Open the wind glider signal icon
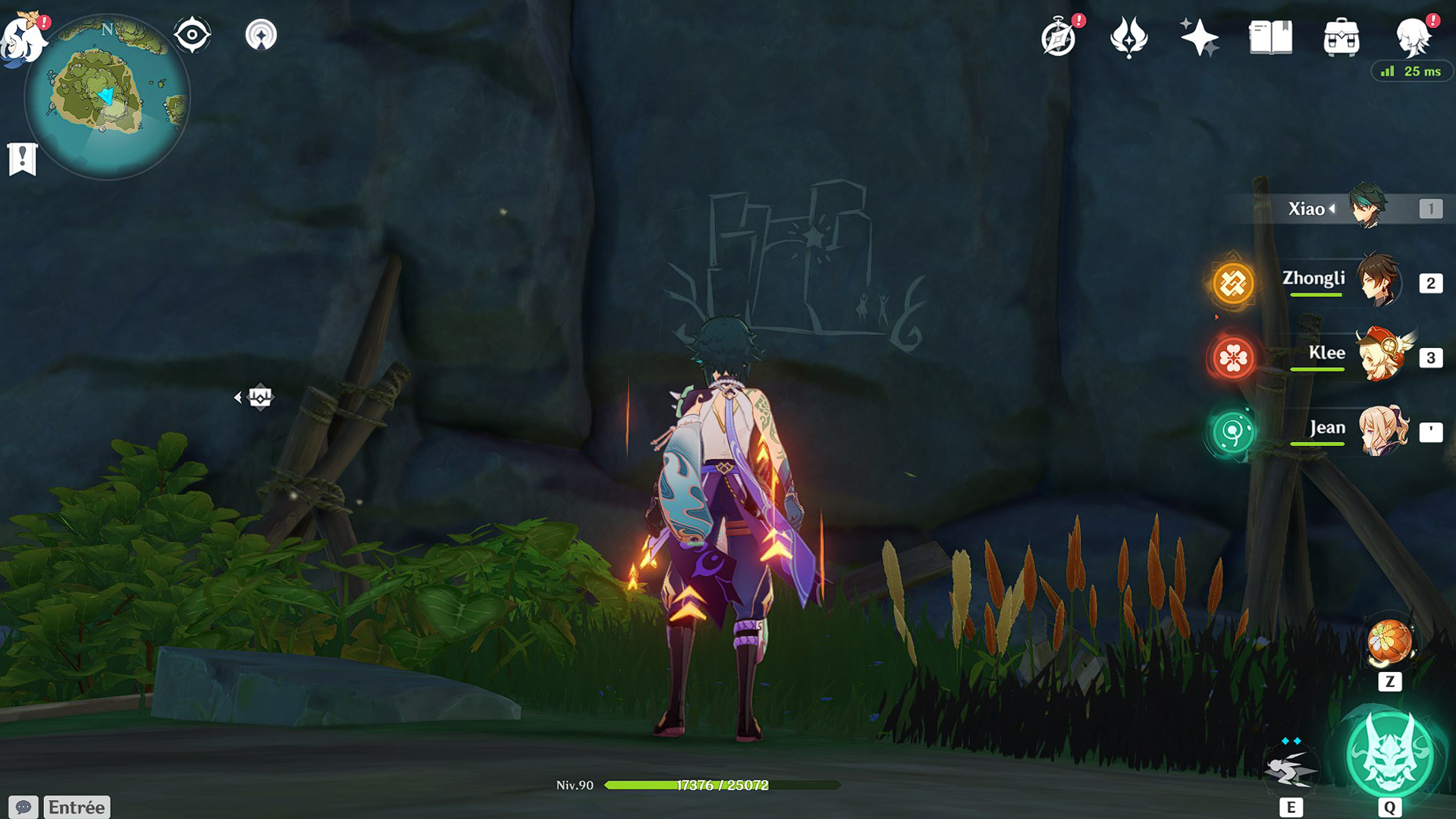This screenshot has width=1456, height=819. tap(261, 35)
